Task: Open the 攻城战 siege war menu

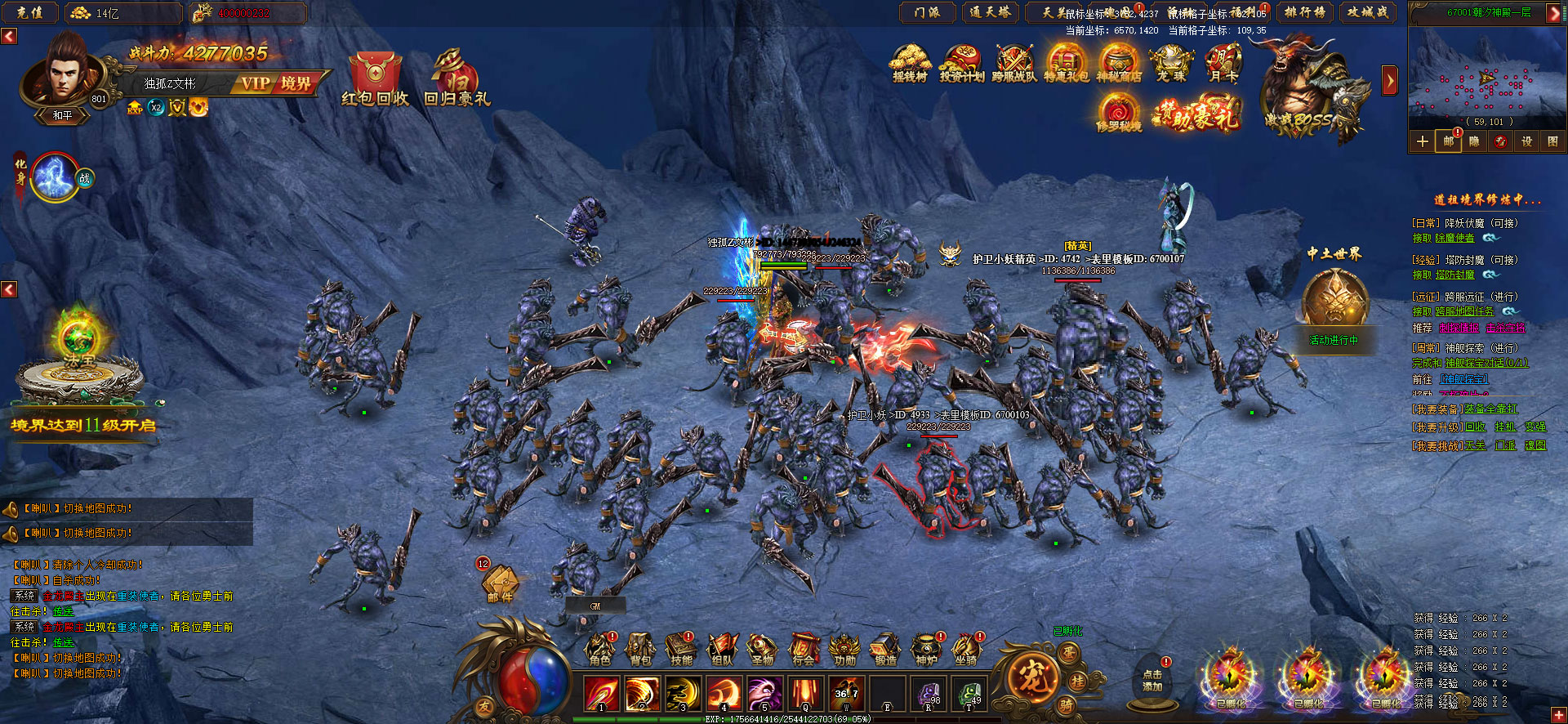Action: 1368,12
